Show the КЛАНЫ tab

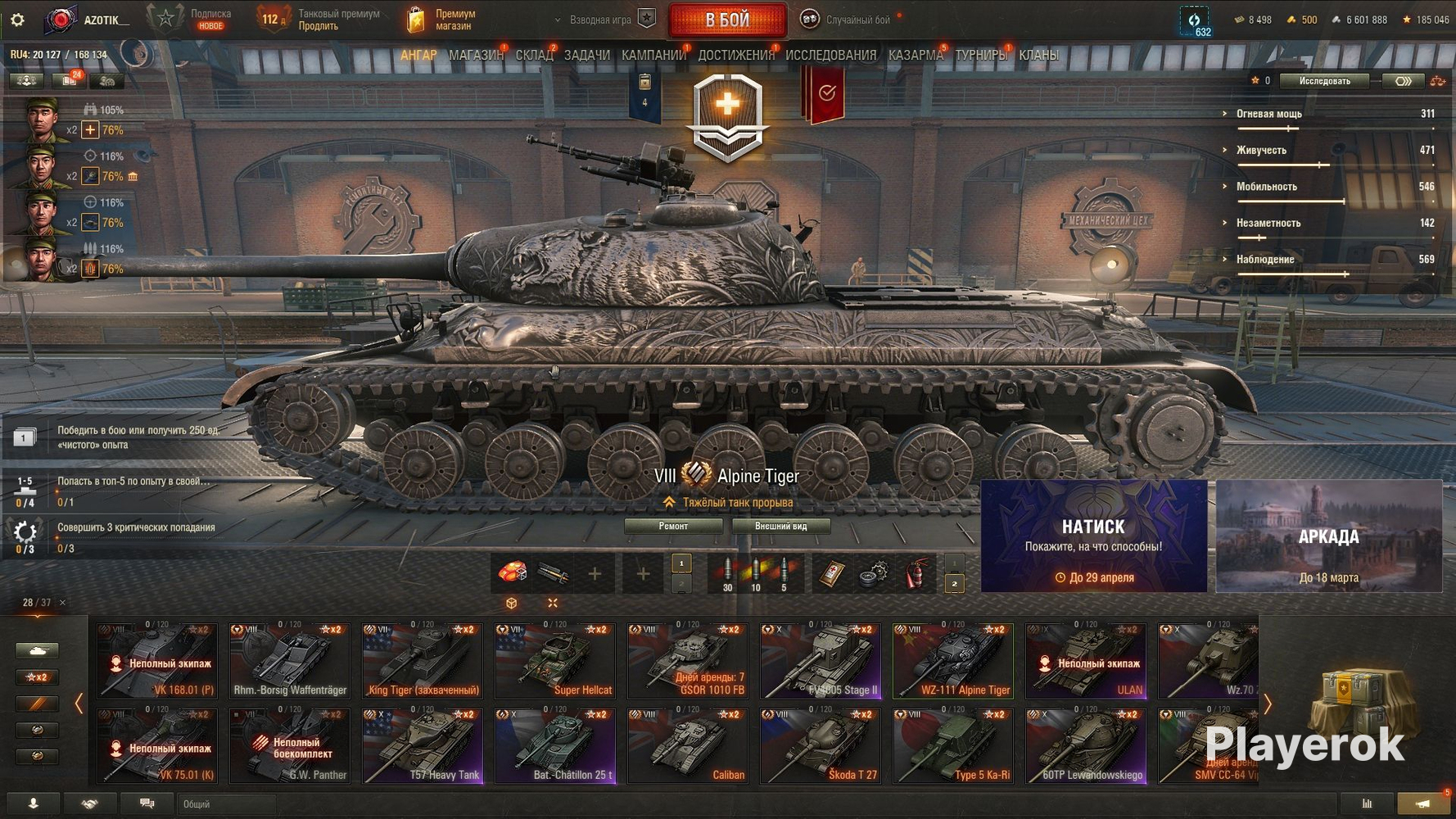1038,56
